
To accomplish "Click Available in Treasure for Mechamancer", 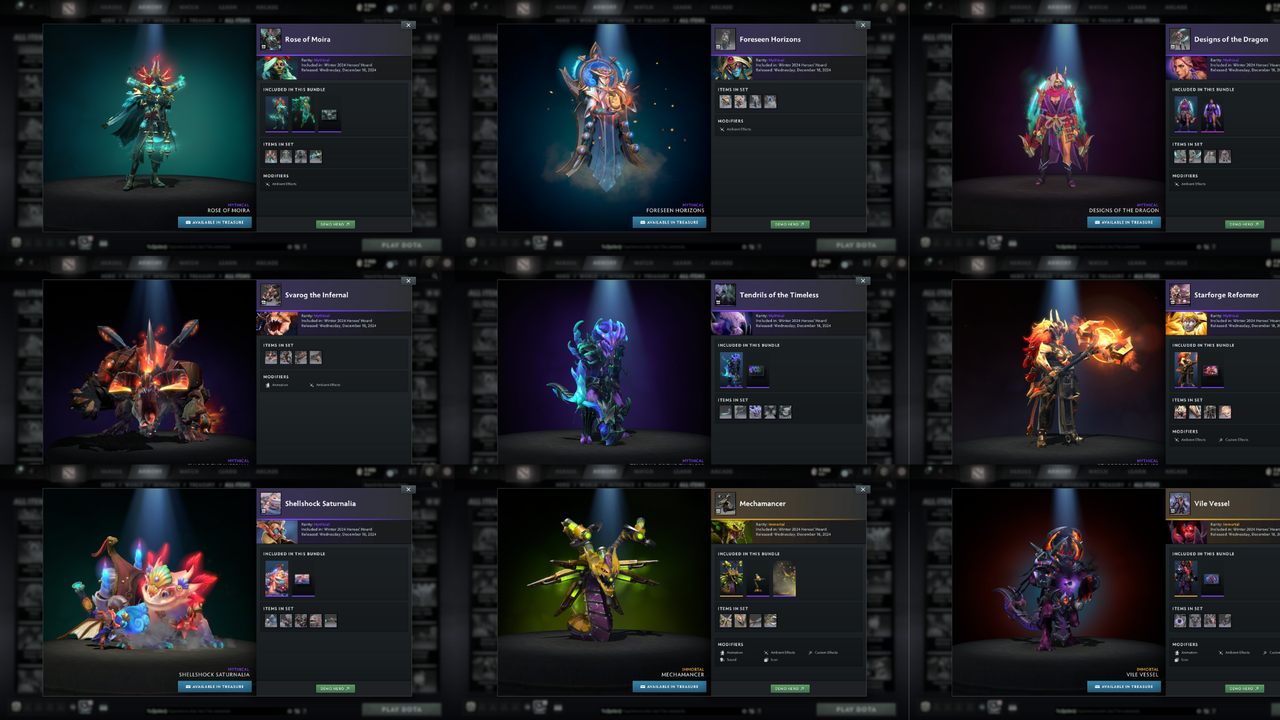I will click(668, 687).
